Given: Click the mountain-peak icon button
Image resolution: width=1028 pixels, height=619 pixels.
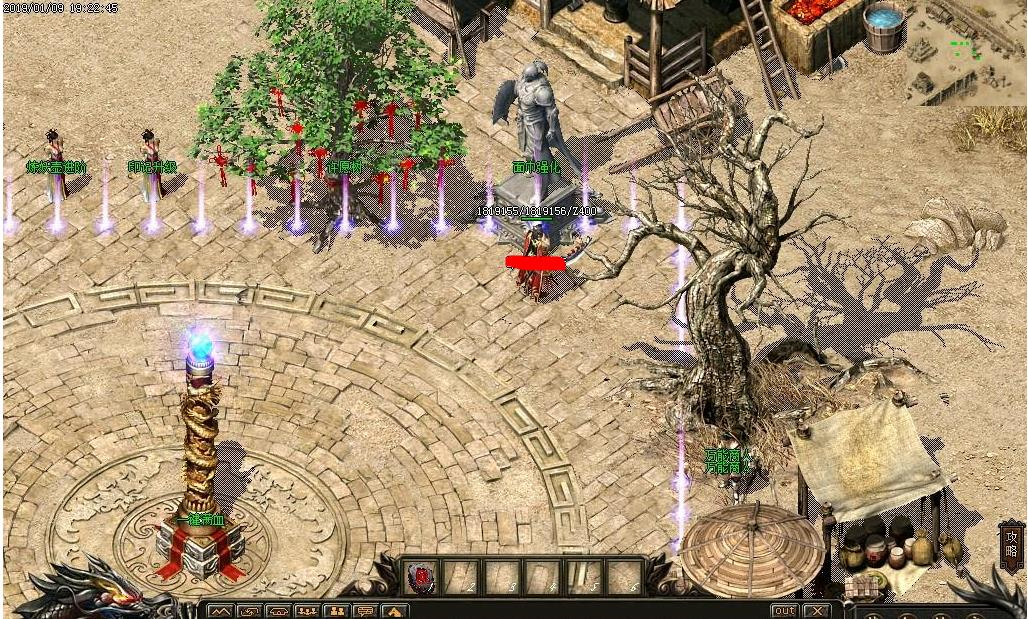Looking at the screenshot, I should 220,611.
